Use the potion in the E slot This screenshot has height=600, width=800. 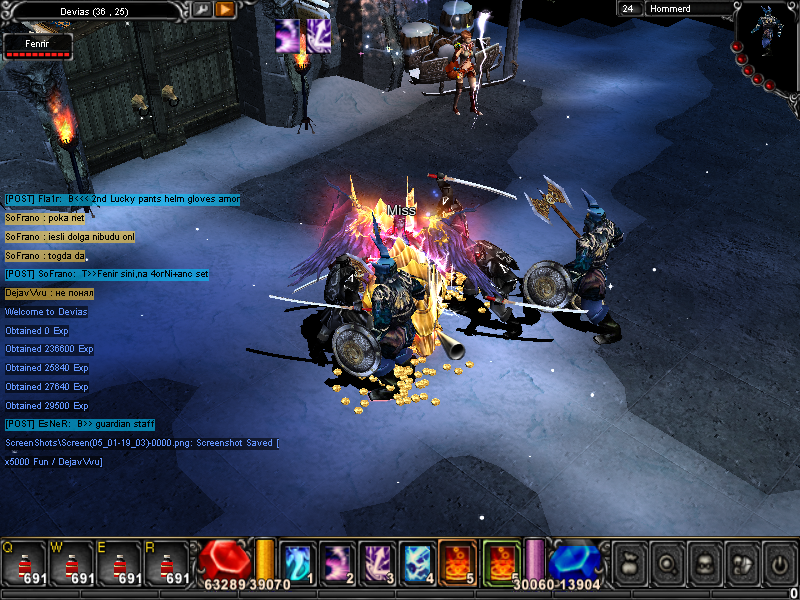coord(120,563)
